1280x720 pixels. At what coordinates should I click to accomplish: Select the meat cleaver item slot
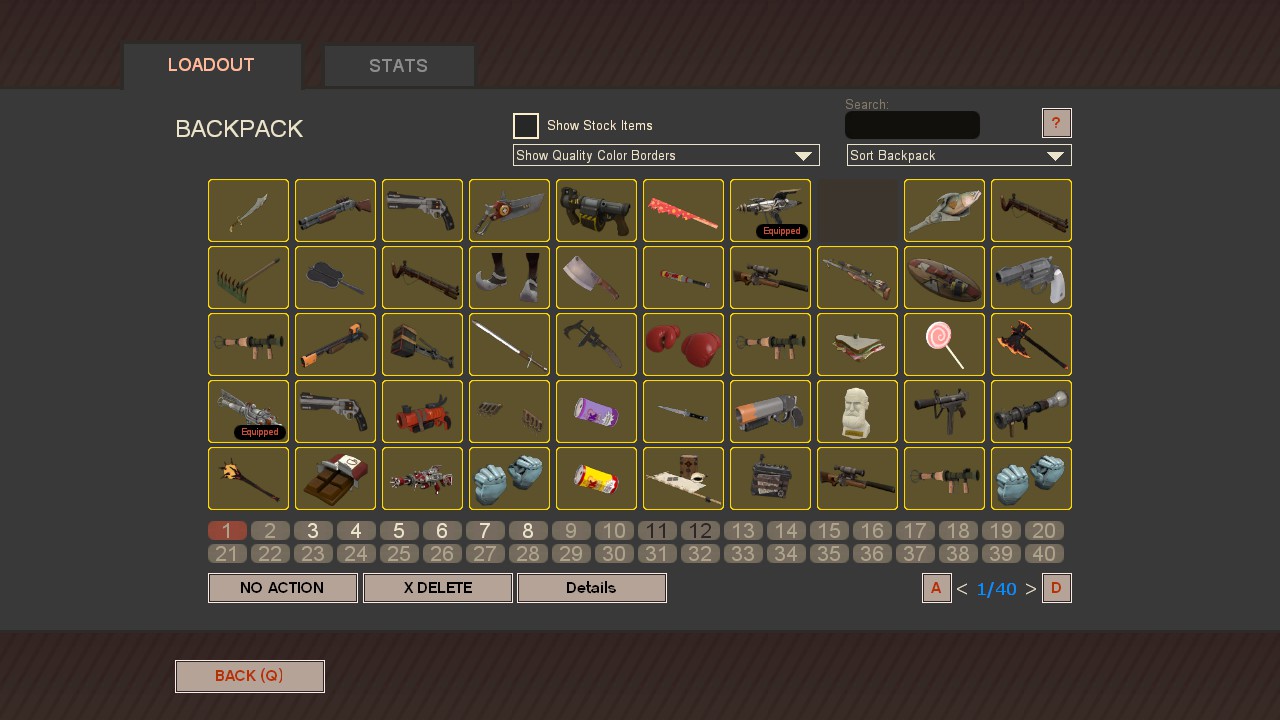[x=596, y=277]
